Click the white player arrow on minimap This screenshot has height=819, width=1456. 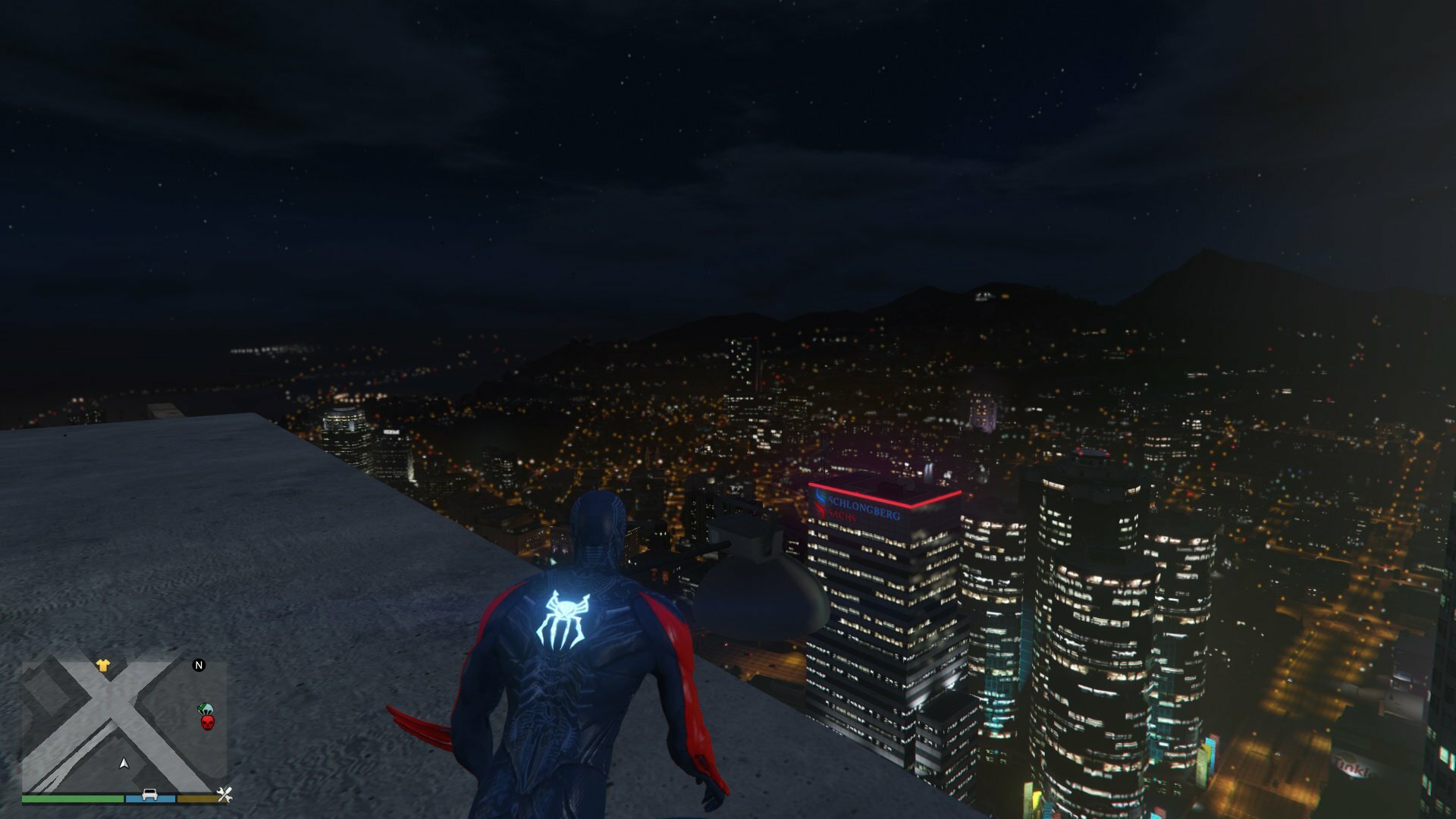(x=124, y=763)
